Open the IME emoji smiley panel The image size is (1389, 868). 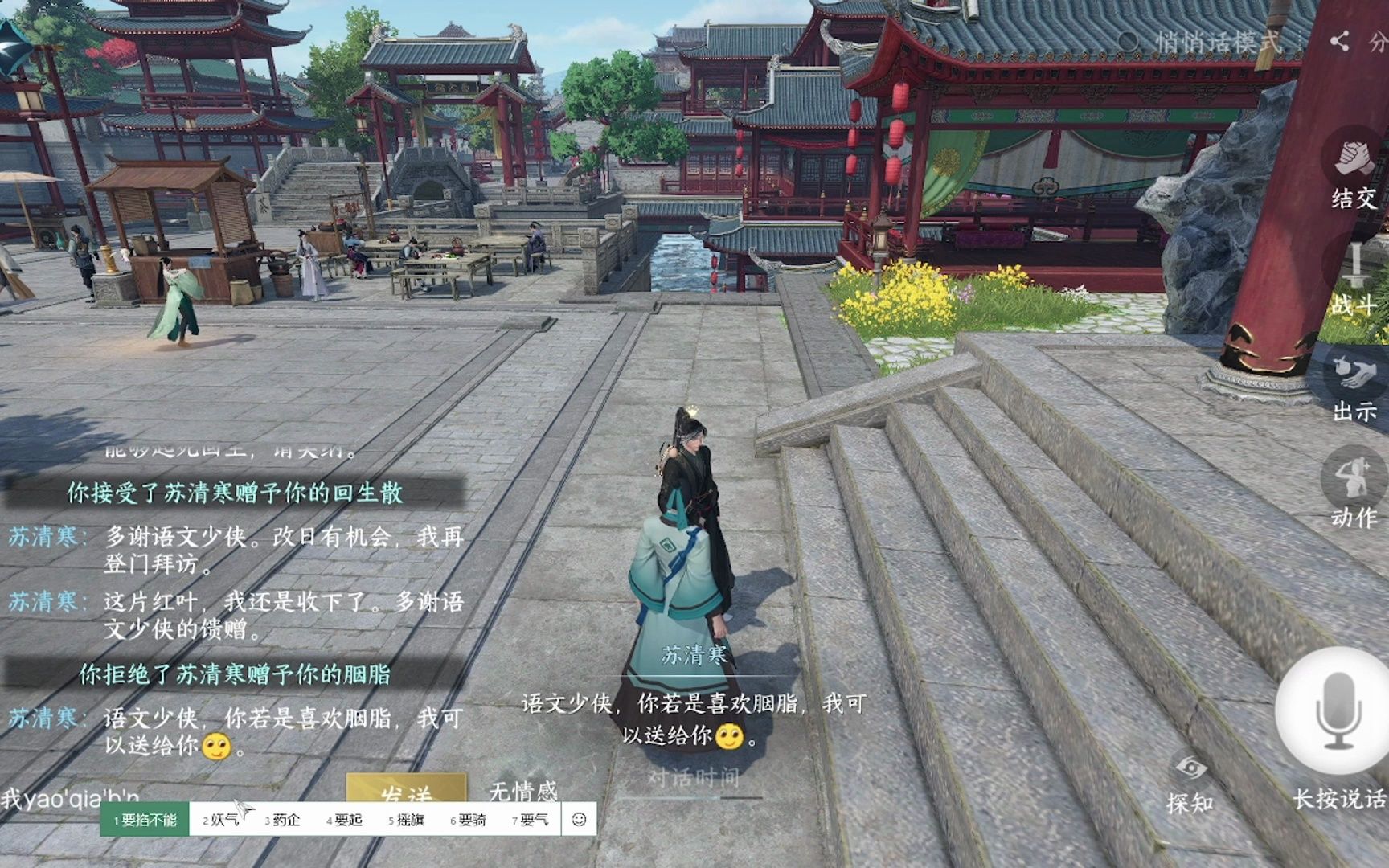[579, 820]
